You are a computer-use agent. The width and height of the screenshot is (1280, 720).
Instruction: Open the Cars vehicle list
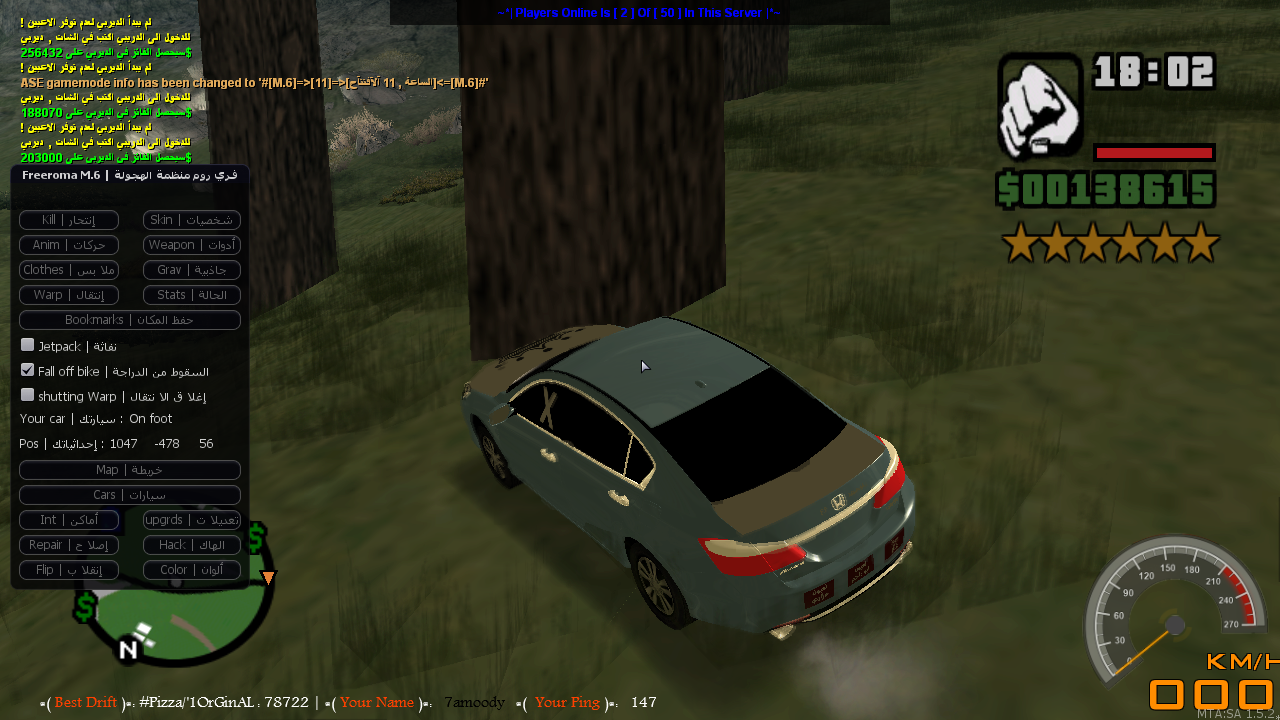[x=130, y=495]
